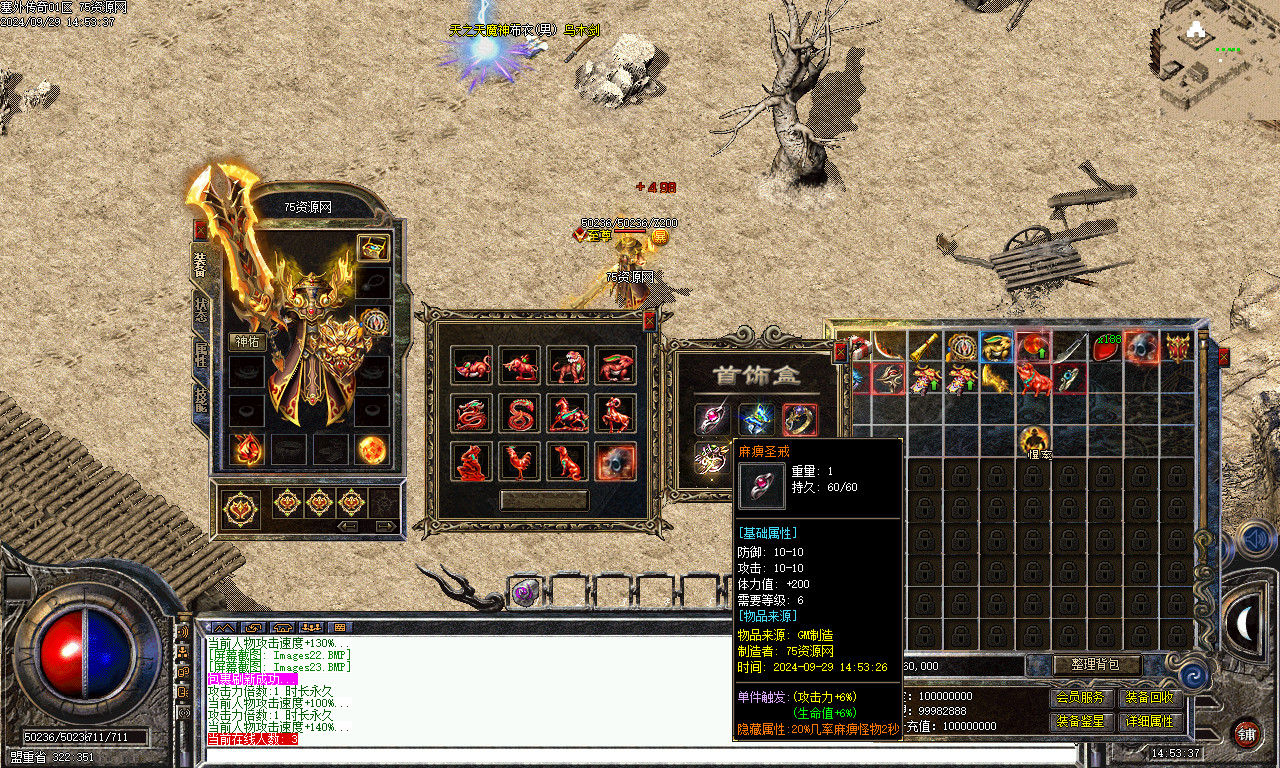Viewport: 1280px width, 768px height.
Task: Choose the red rooster zodiac slot
Action: coord(519,462)
